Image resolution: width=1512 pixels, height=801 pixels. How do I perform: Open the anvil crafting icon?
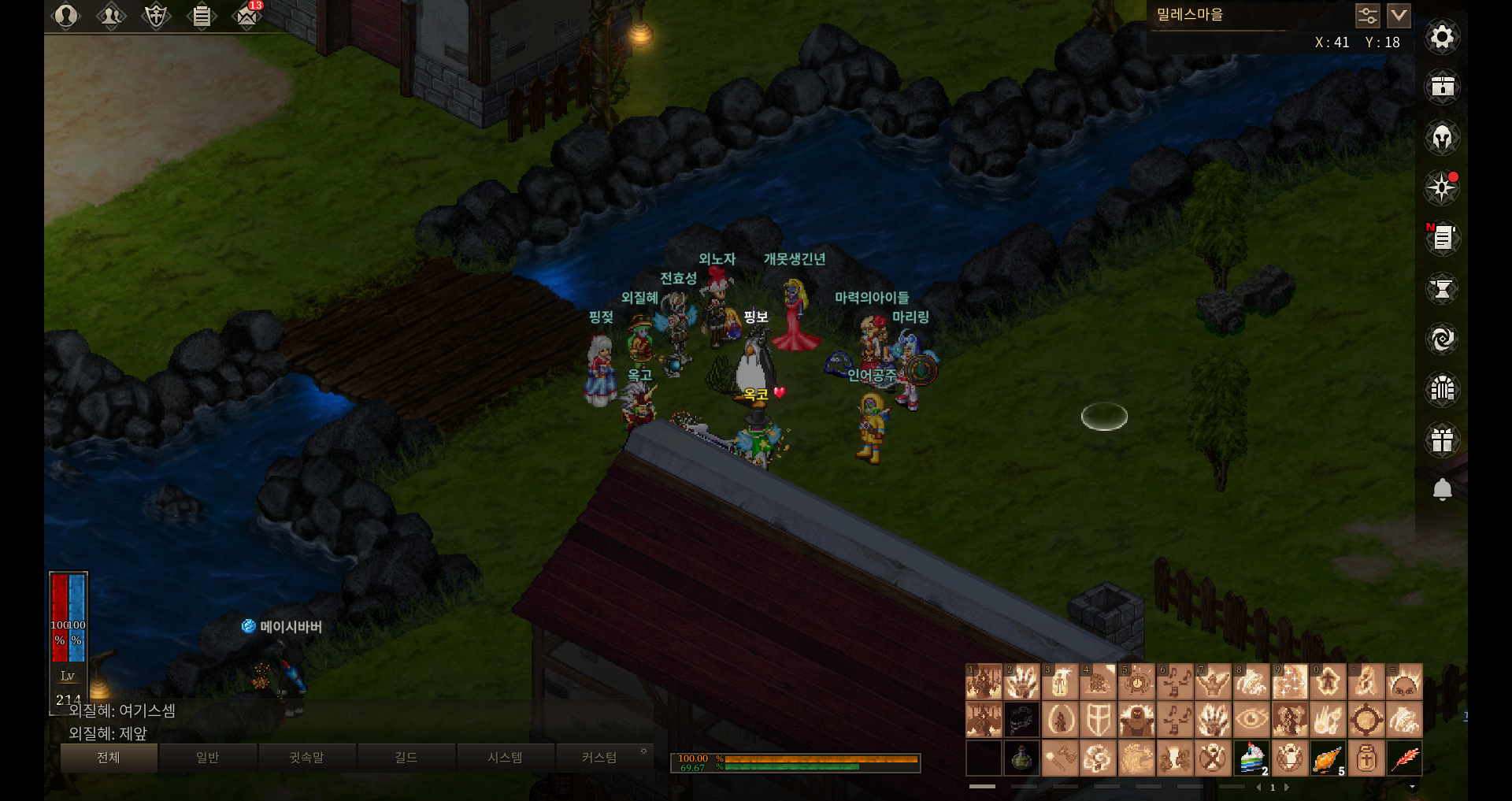tap(1442, 289)
